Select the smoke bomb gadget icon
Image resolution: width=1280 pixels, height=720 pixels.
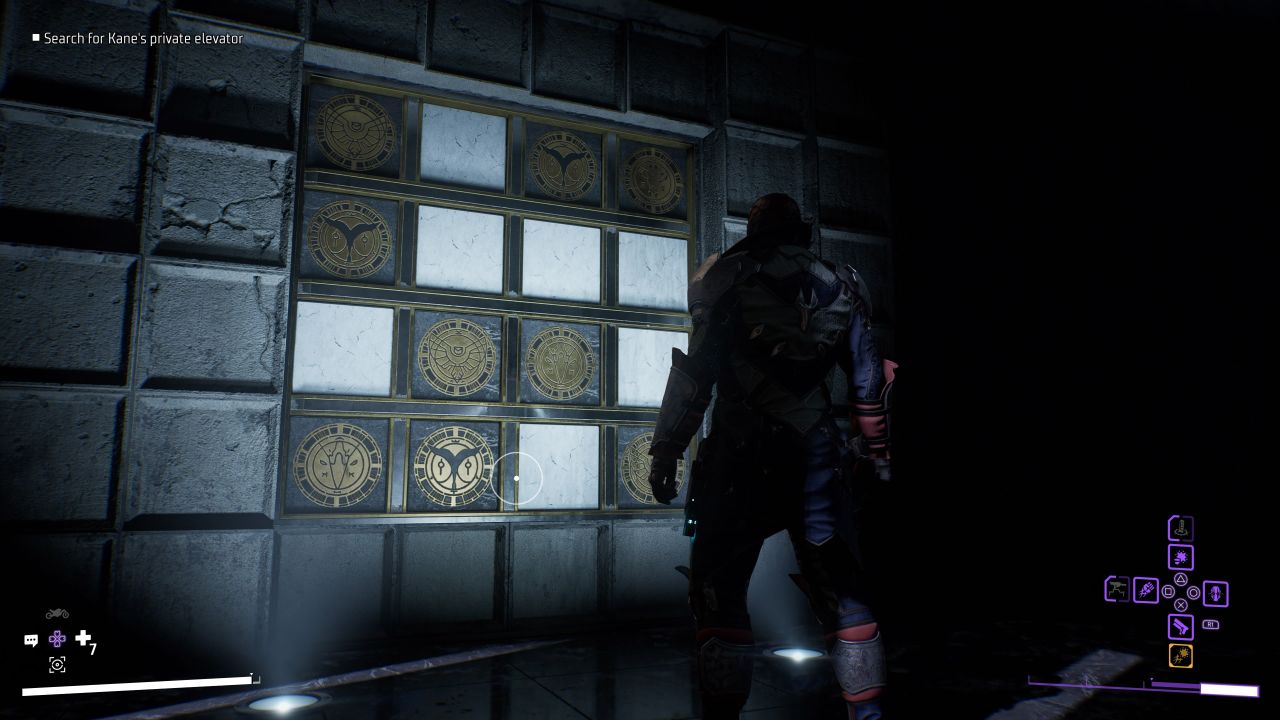pos(1180,556)
